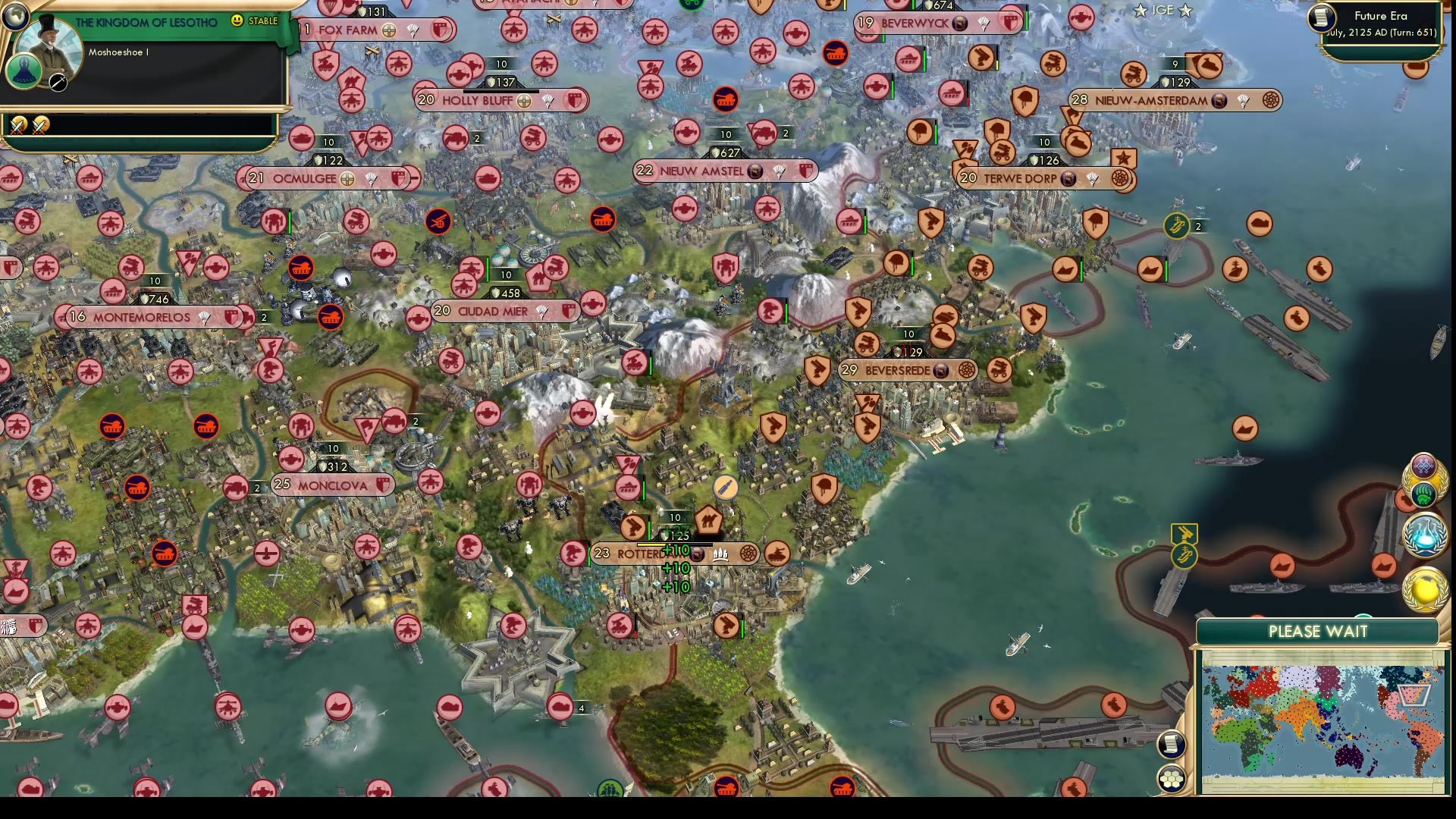Open the glowing blue flask notification
Screen dimensions: 1456x819
pyautogui.click(x=1424, y=533)
